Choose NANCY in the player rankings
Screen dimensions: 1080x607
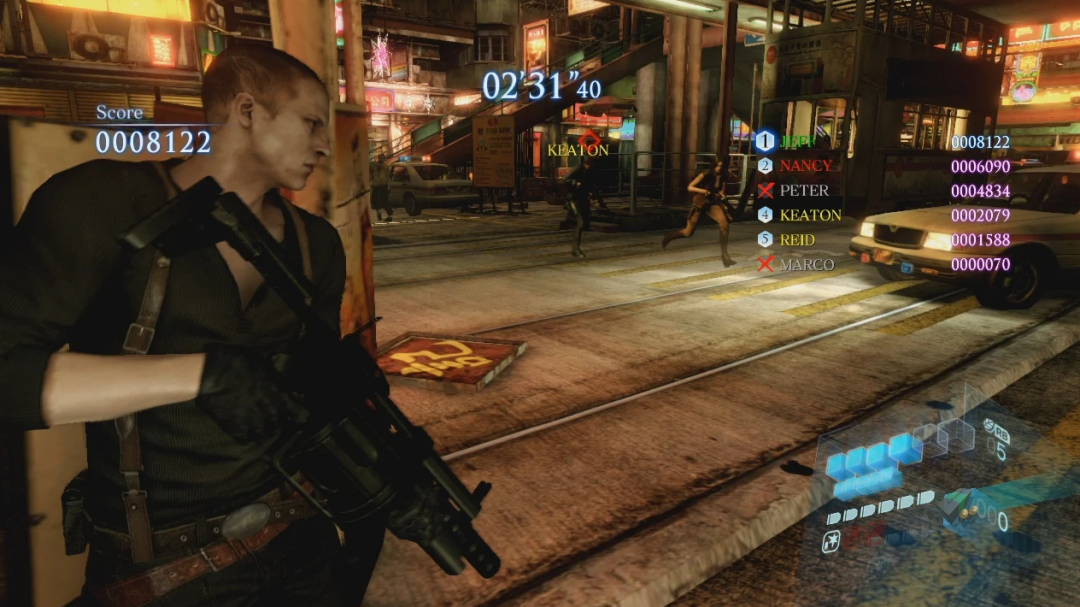(x=805, y=166)
